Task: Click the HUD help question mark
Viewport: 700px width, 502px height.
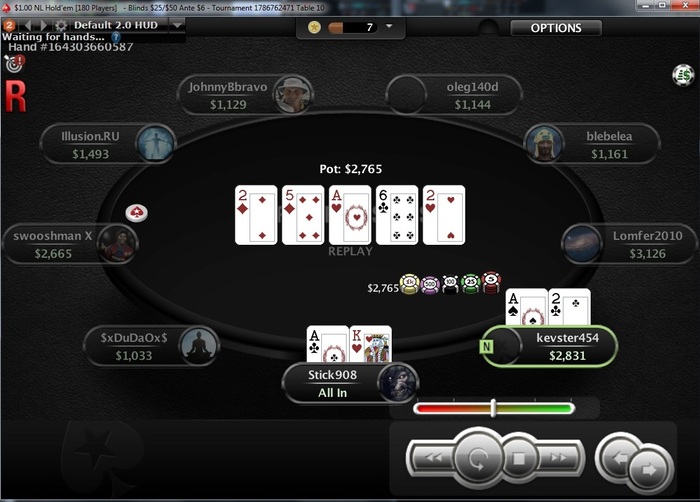Action: point(116,37)
